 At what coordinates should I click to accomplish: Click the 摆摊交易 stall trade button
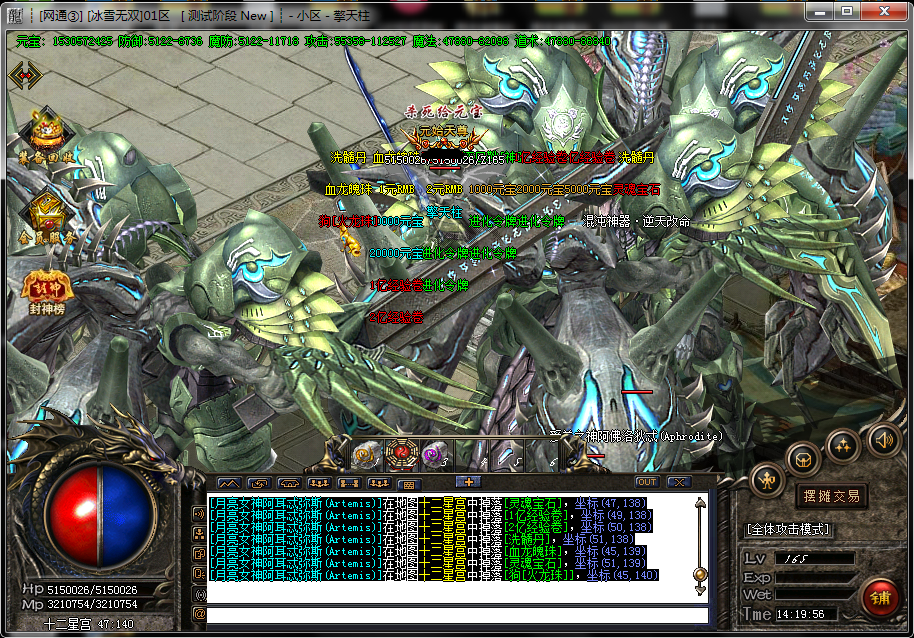coord(831,496)
